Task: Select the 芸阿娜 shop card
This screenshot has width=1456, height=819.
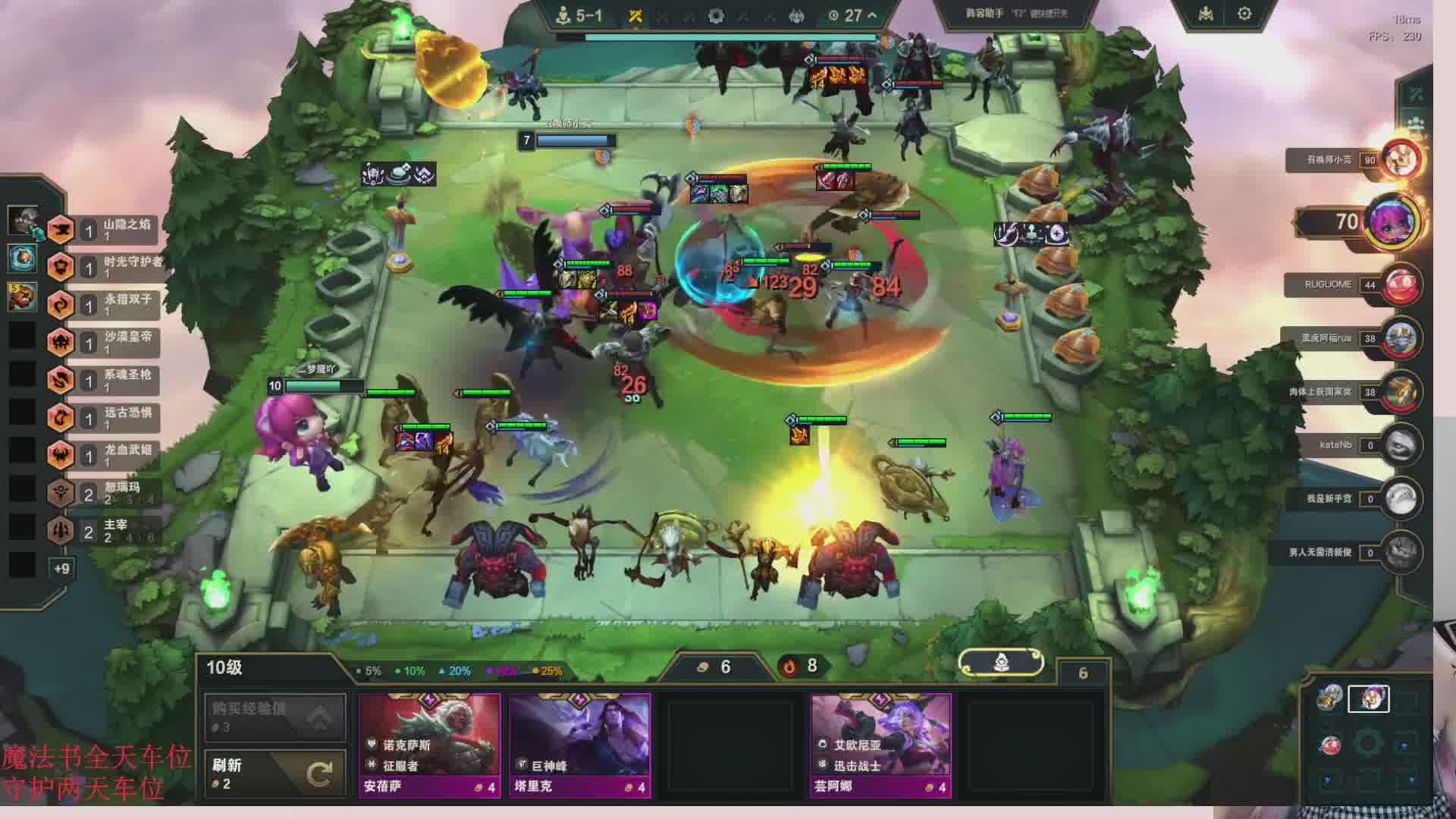Action: tap(880, 745)
